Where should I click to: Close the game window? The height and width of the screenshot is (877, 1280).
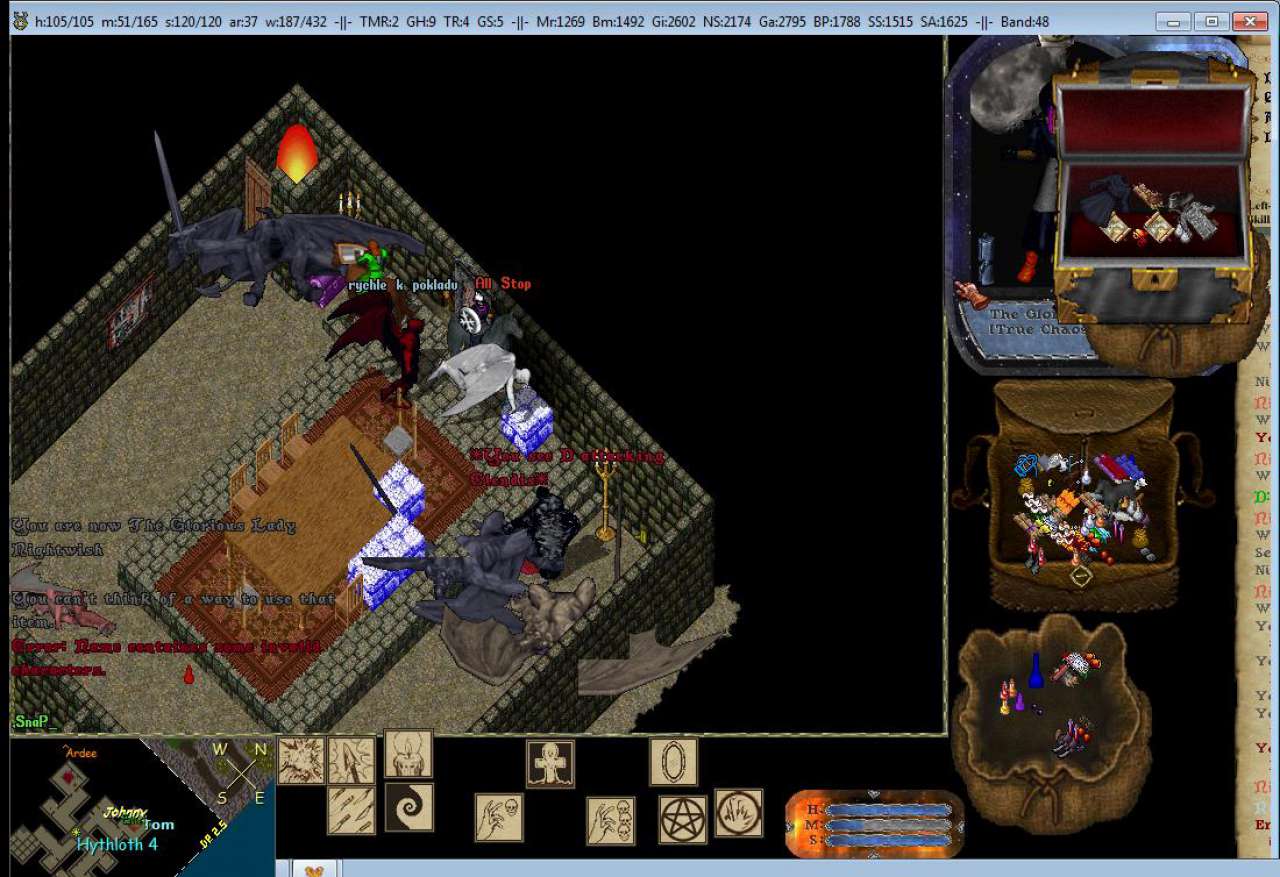[x=1249, y=21]
